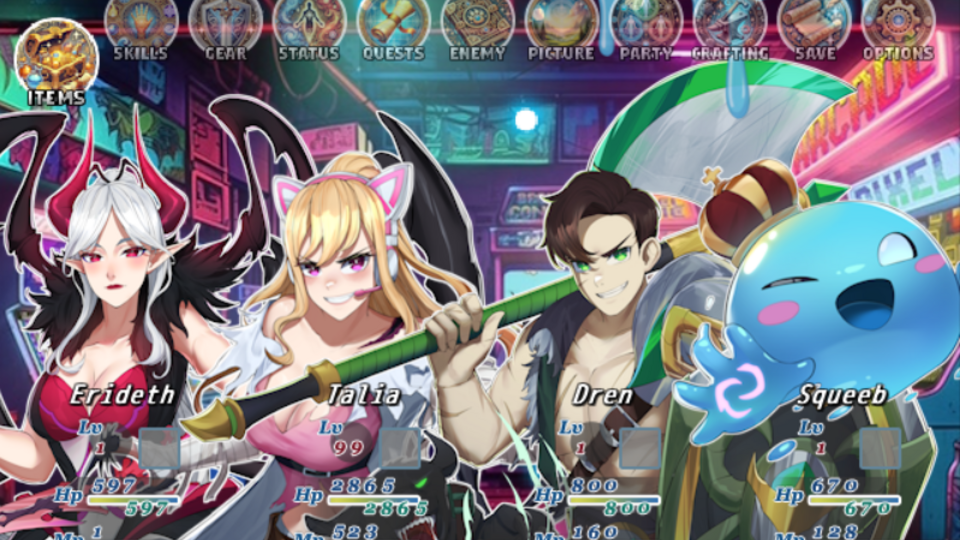Select the Party menu
The height and width of the screenshot is (540, 960).
645,26
